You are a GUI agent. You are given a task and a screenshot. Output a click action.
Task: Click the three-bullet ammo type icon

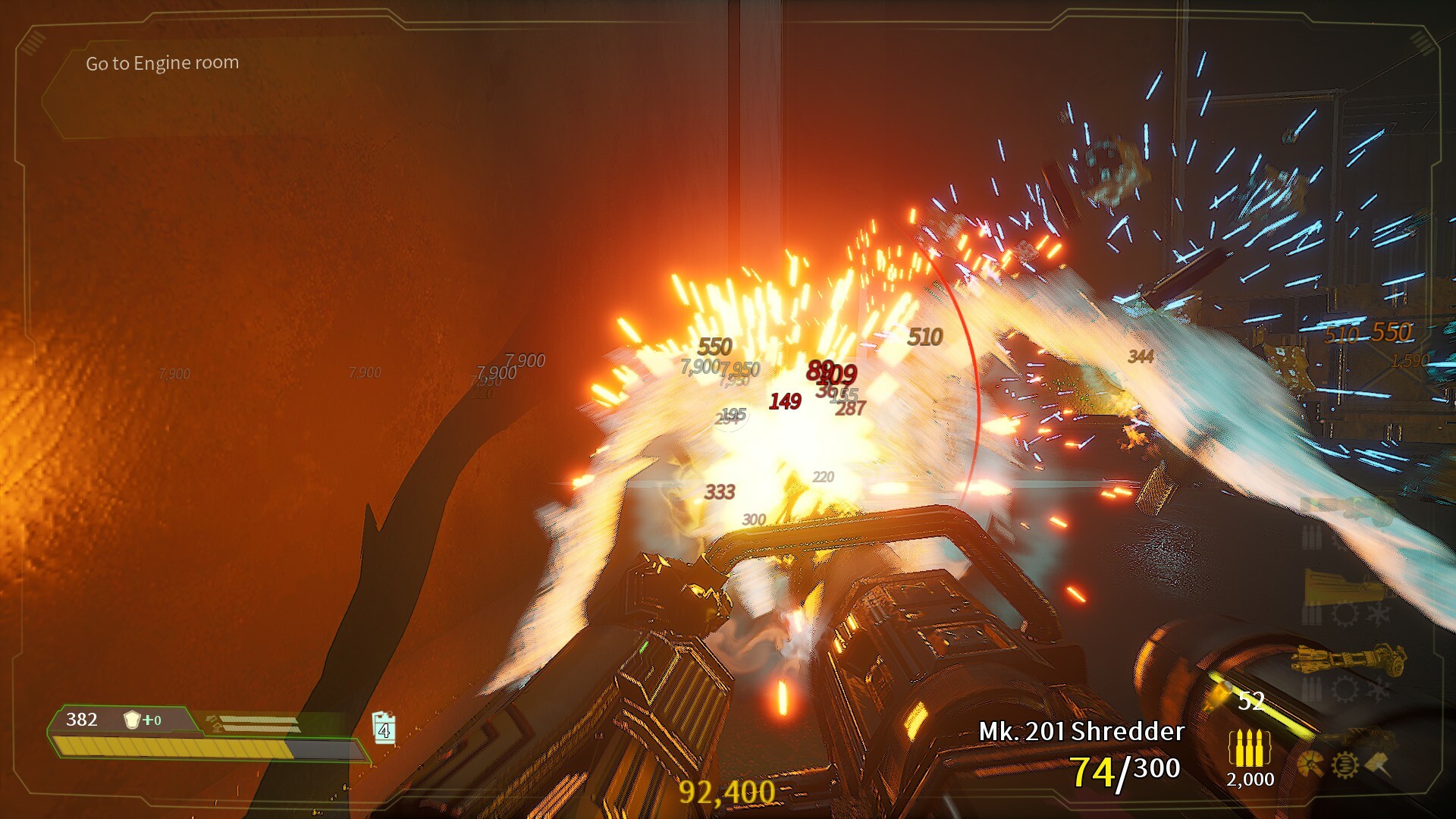[1249, 749]
